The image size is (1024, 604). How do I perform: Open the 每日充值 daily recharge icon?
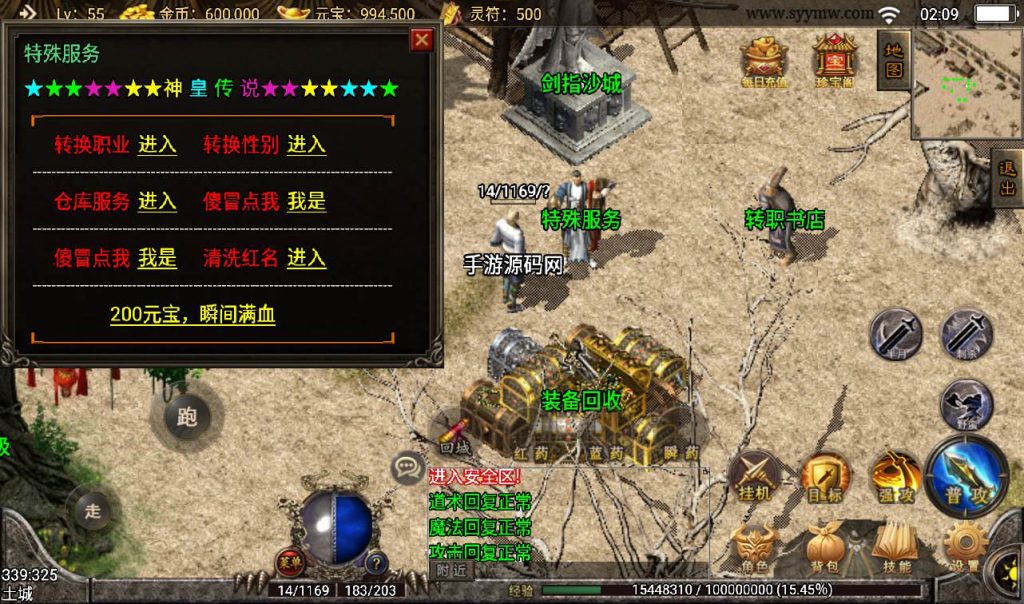click(764, 62)
